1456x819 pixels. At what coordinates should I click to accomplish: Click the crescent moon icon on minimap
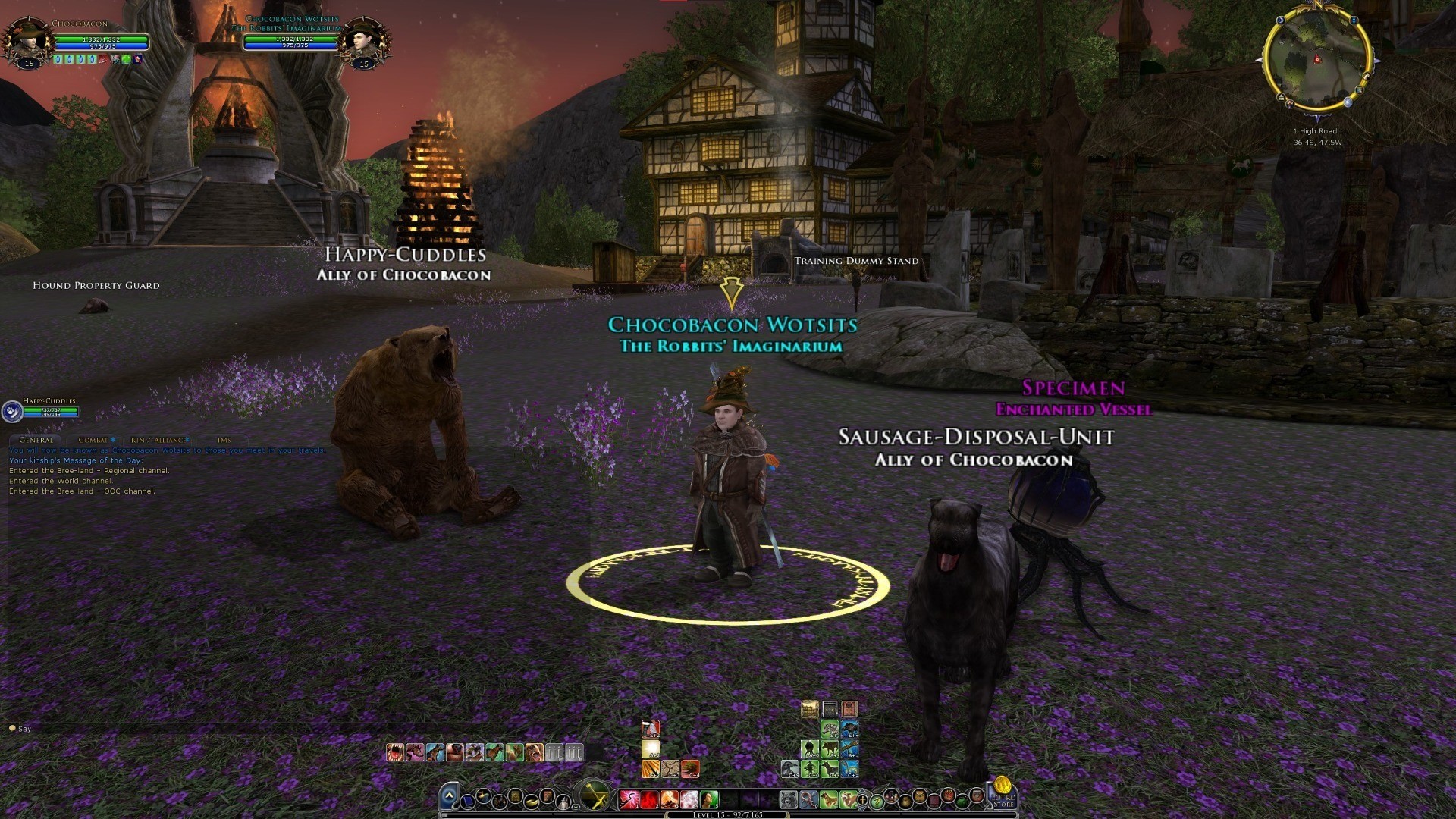1280,21
